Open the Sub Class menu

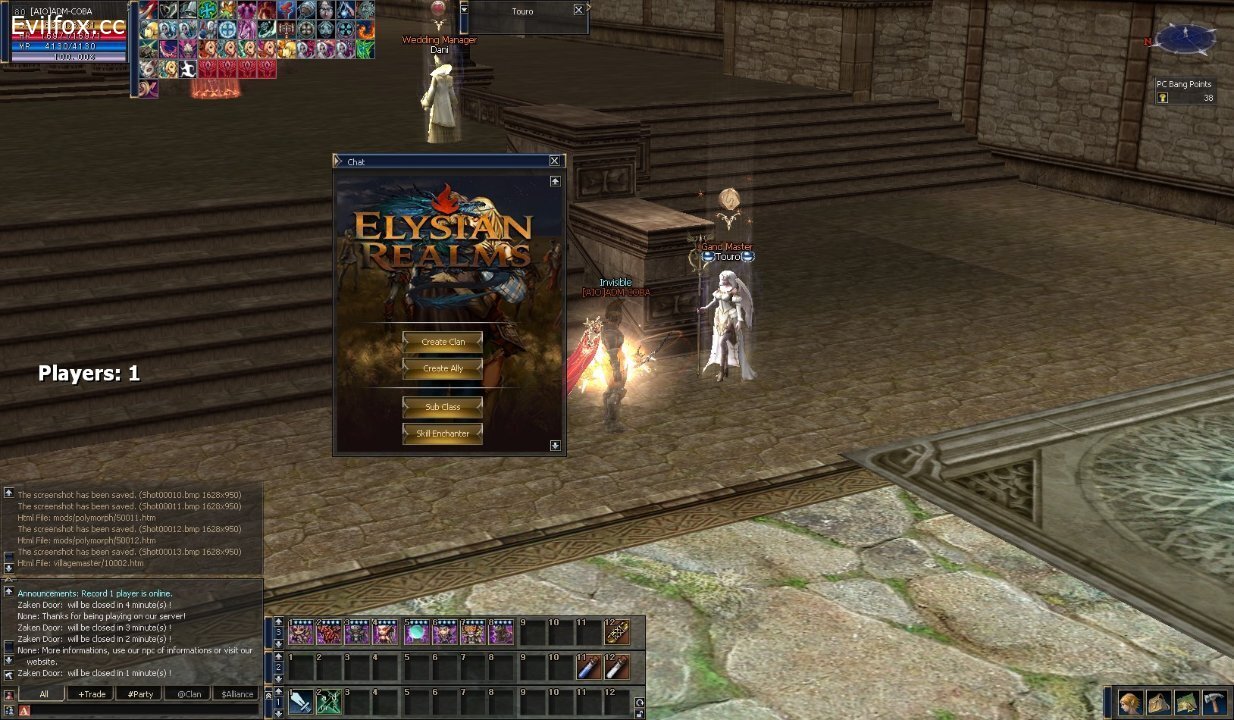442,407
